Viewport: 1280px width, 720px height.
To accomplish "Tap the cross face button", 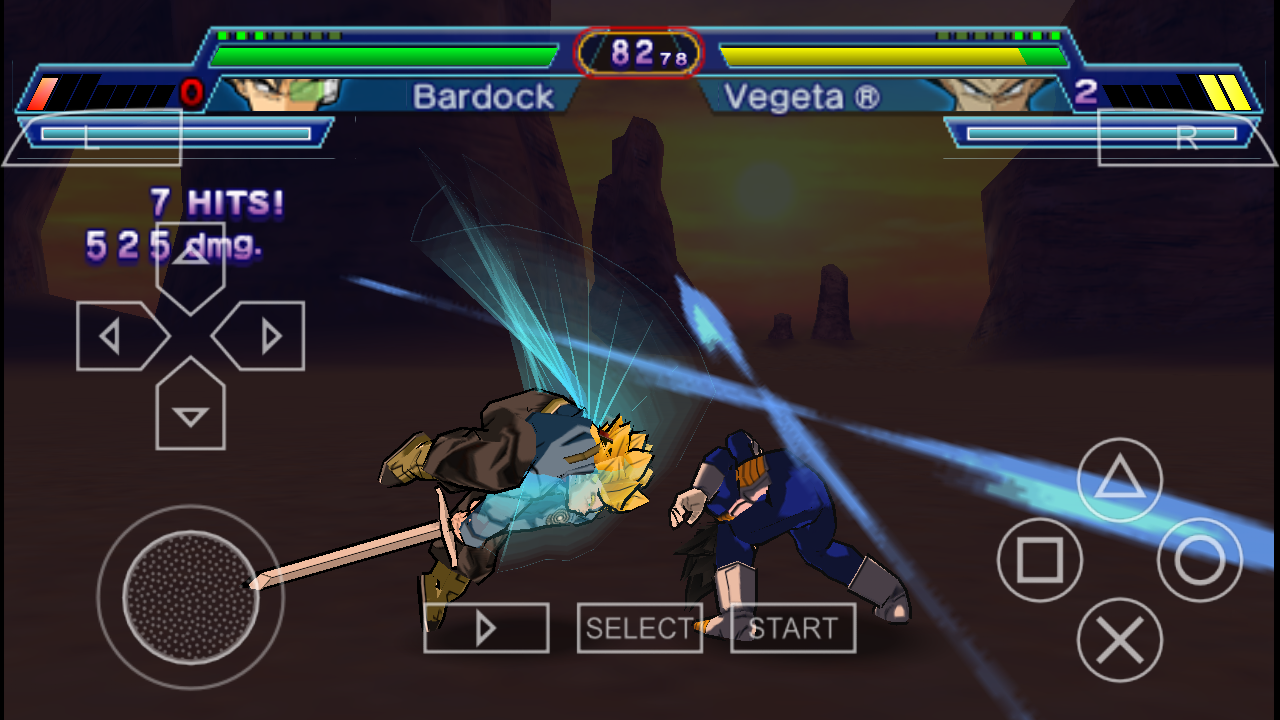I will [x=1119, y=640].
